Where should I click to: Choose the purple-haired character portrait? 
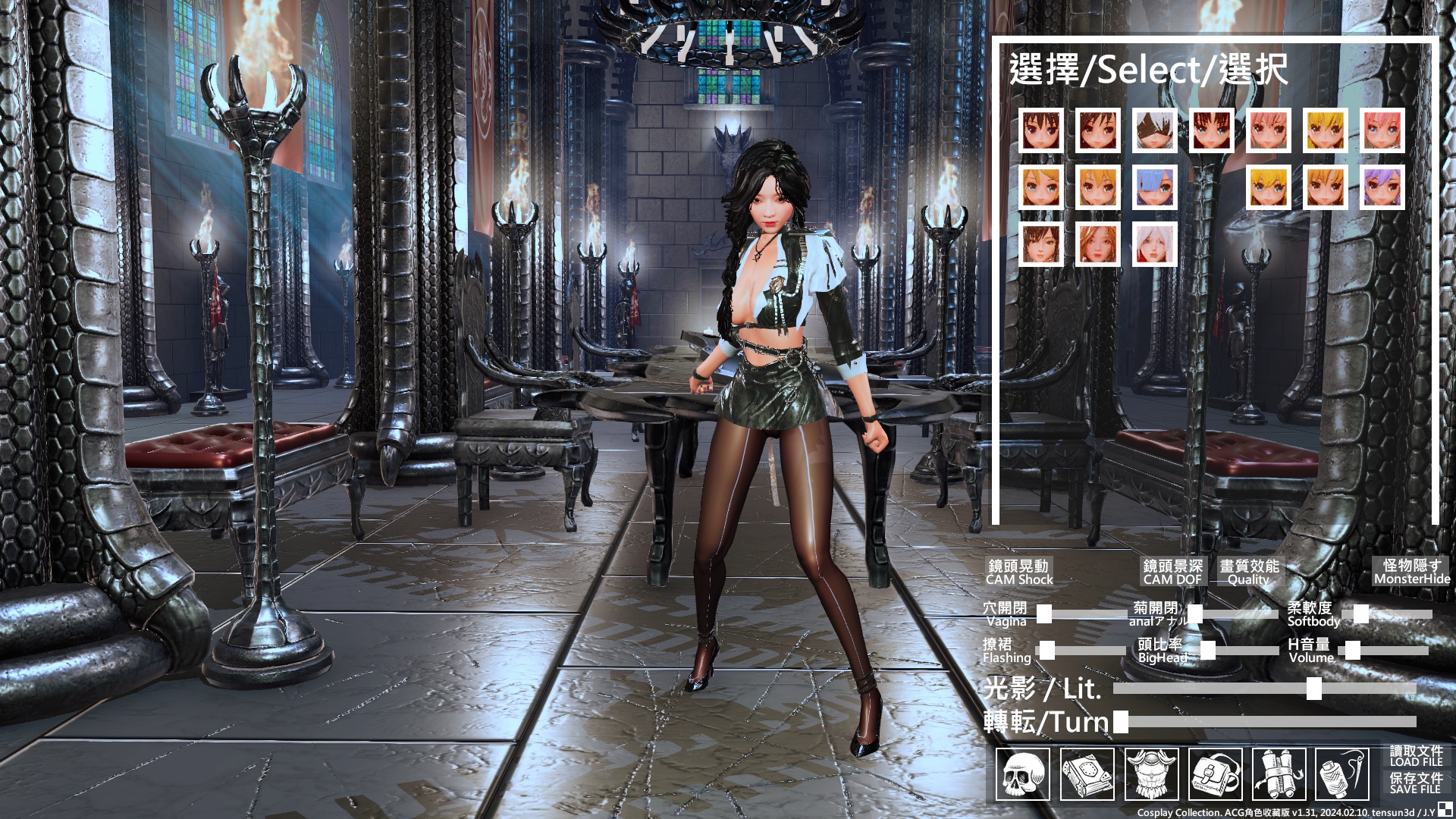click(x=1382, y=187)
